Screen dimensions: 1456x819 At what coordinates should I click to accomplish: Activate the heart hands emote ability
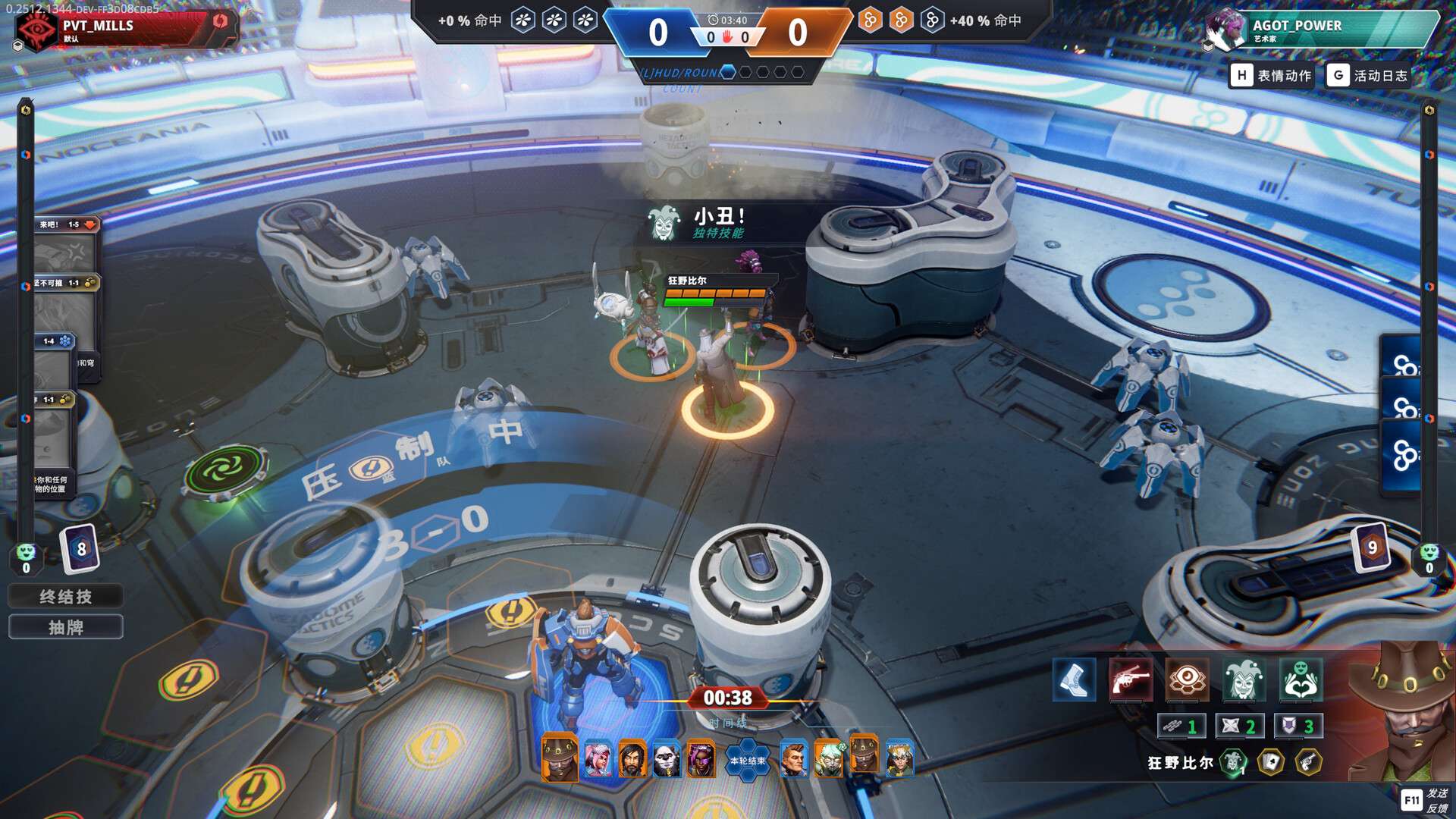(x=1301, y=679)
